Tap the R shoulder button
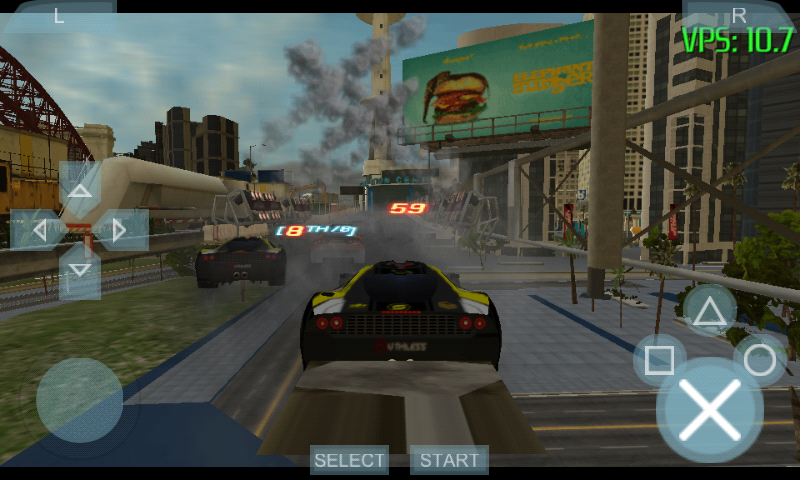Viewport: 800px width, 480px height. pyautogui.click(x=739, y=14)
